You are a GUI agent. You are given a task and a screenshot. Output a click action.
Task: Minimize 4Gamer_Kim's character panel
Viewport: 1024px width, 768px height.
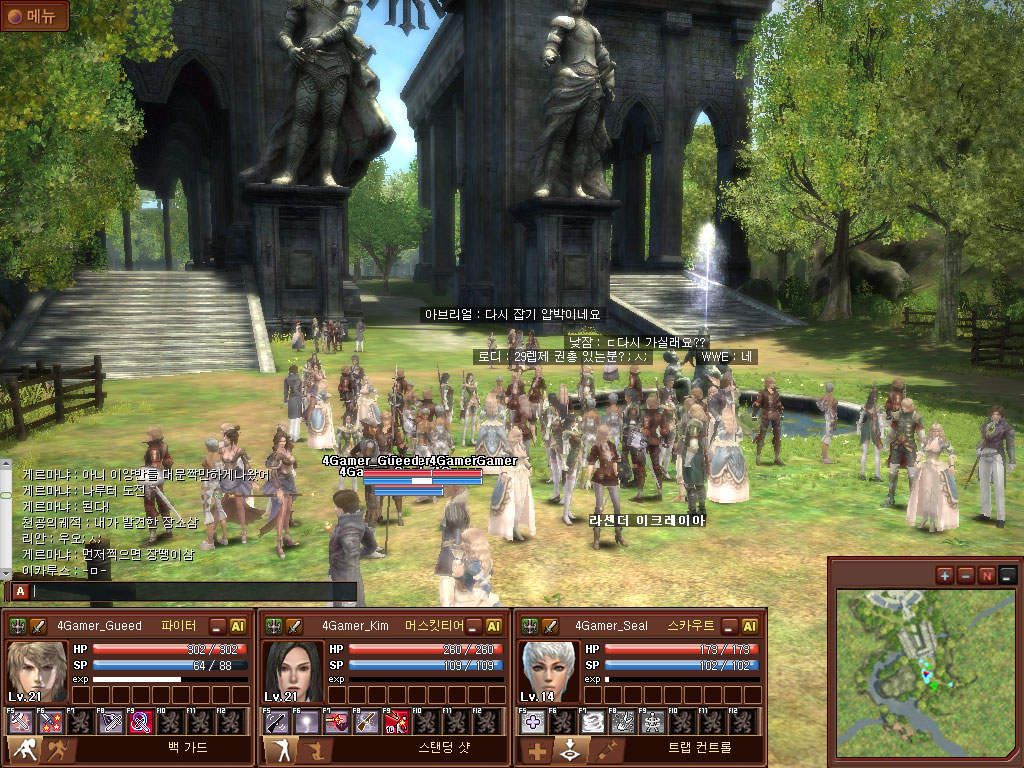(473, 626)
